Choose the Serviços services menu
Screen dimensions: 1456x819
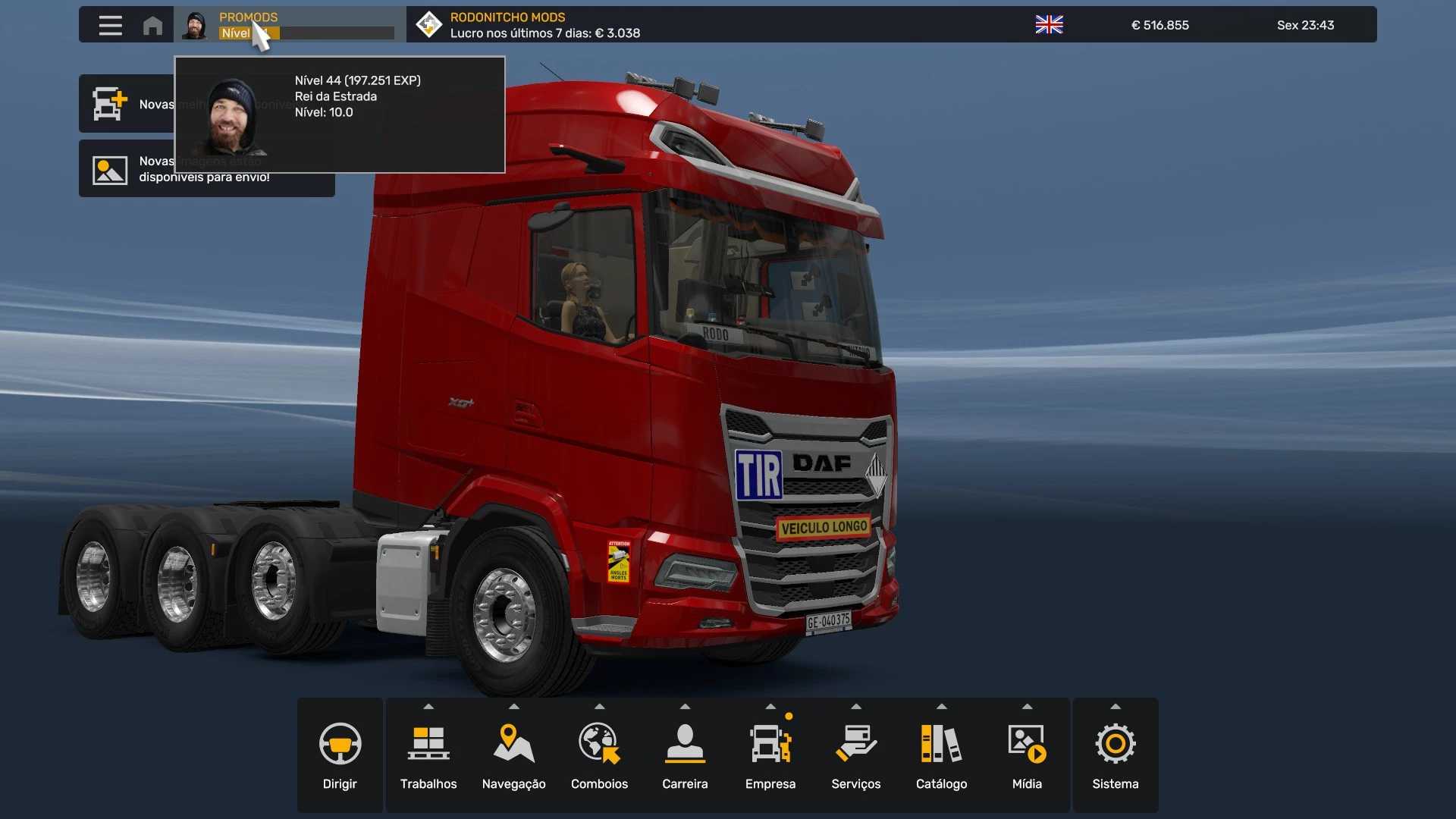point(855,755)
